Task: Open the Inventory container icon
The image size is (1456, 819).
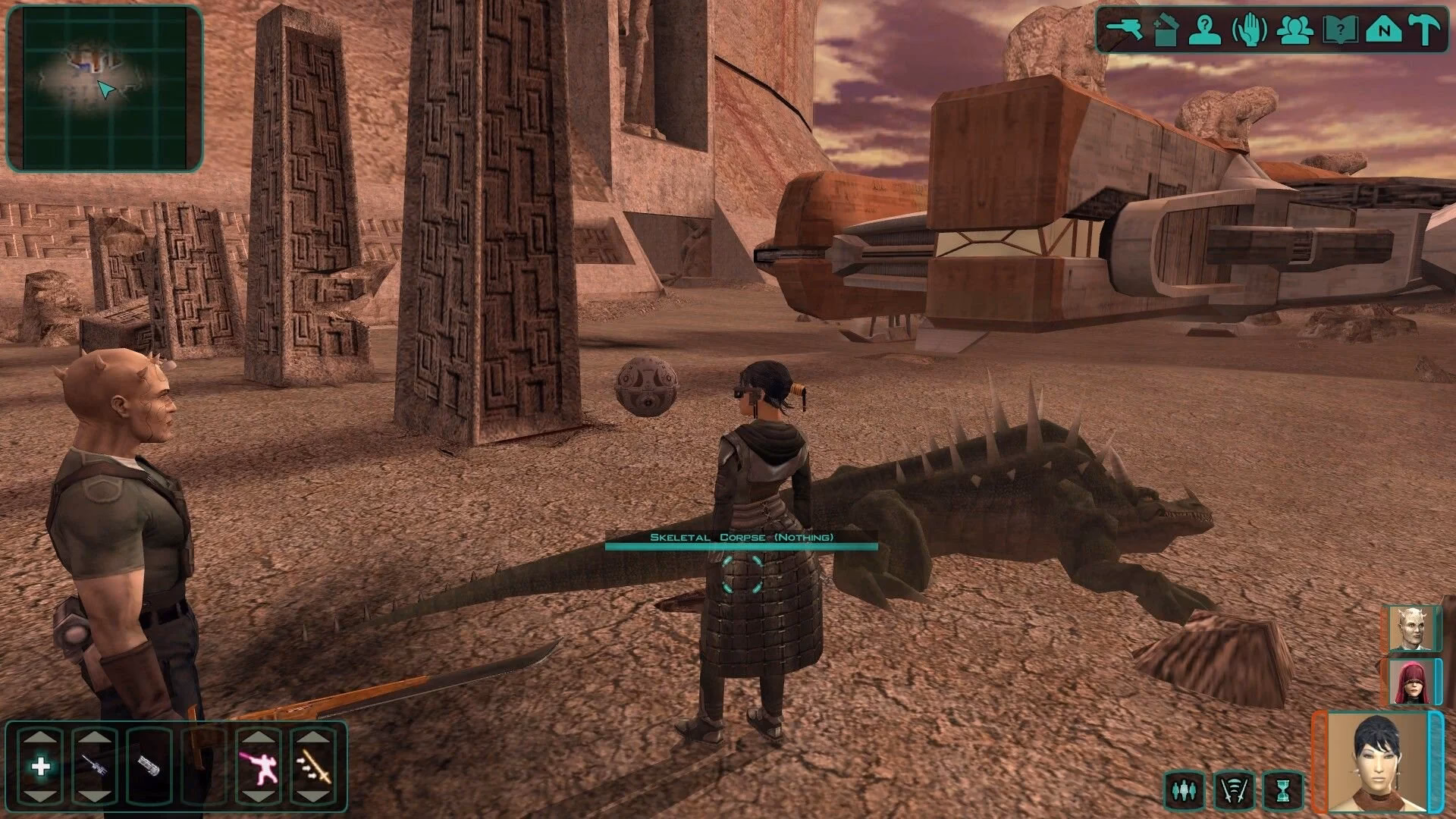Action: [1166, 29]
